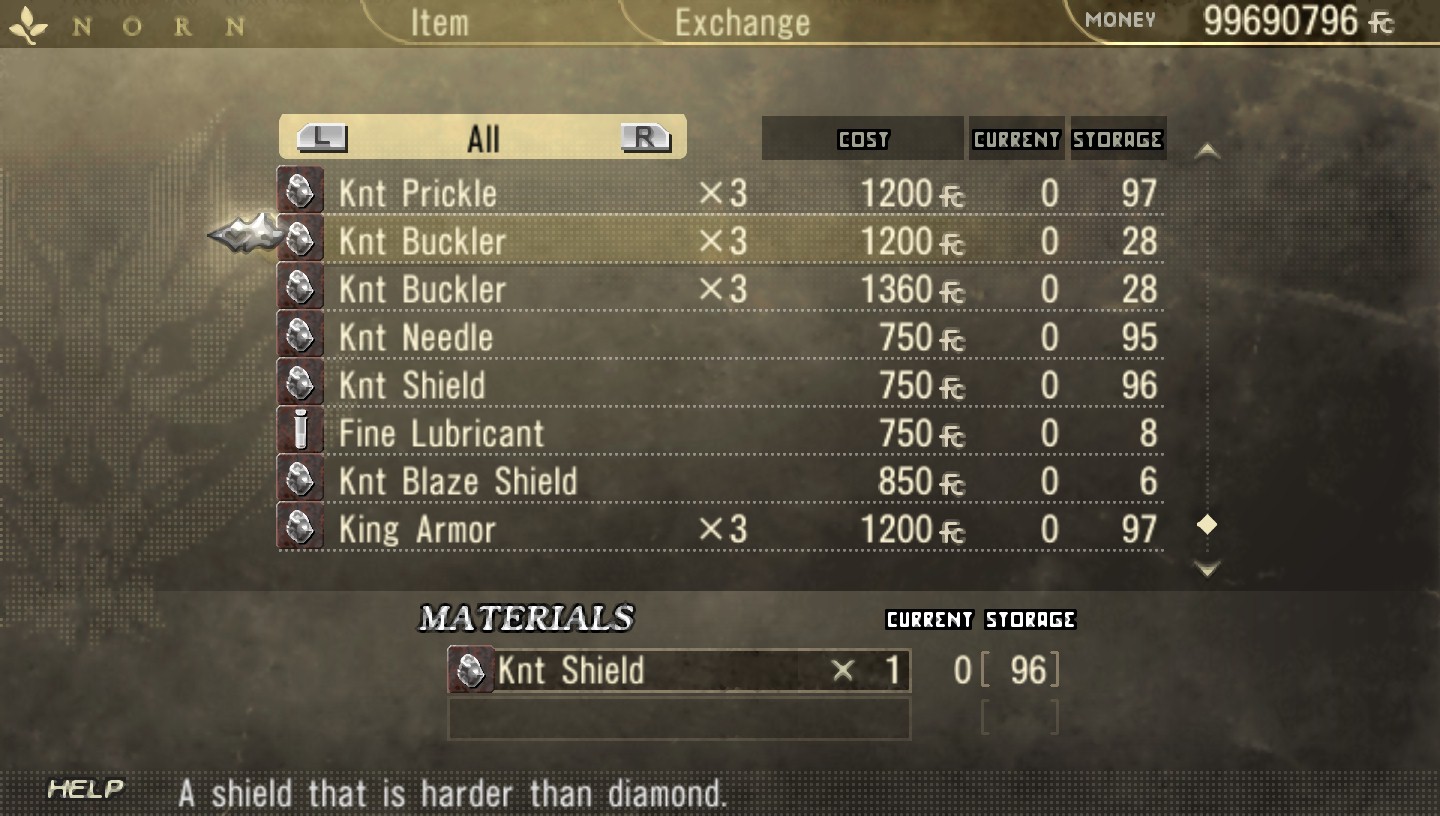
Task: Click the All category filter
Action: 483,138
